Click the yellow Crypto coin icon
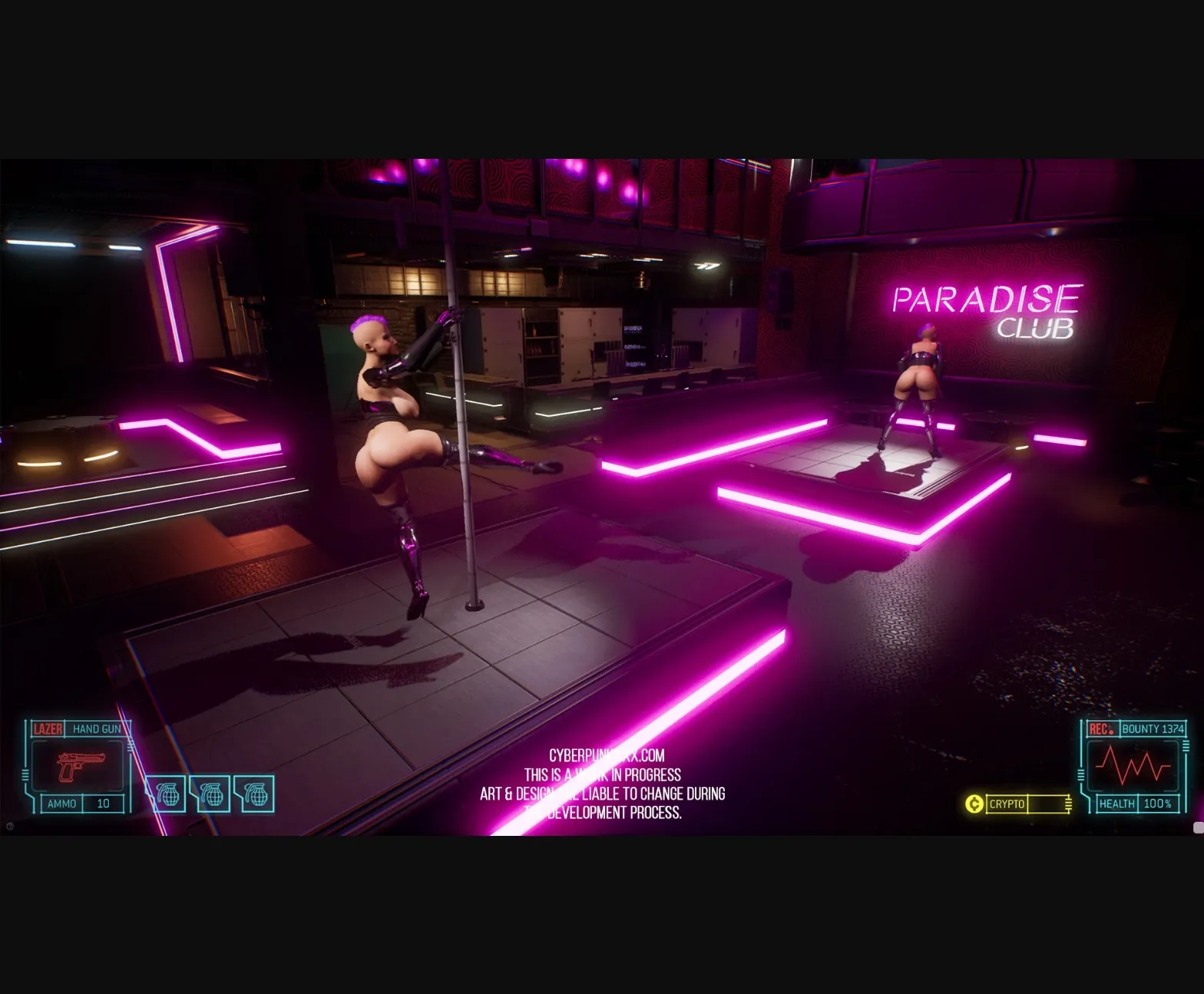Image resolution: width=1204 pixels, height=994 pixels. [974, 803]
